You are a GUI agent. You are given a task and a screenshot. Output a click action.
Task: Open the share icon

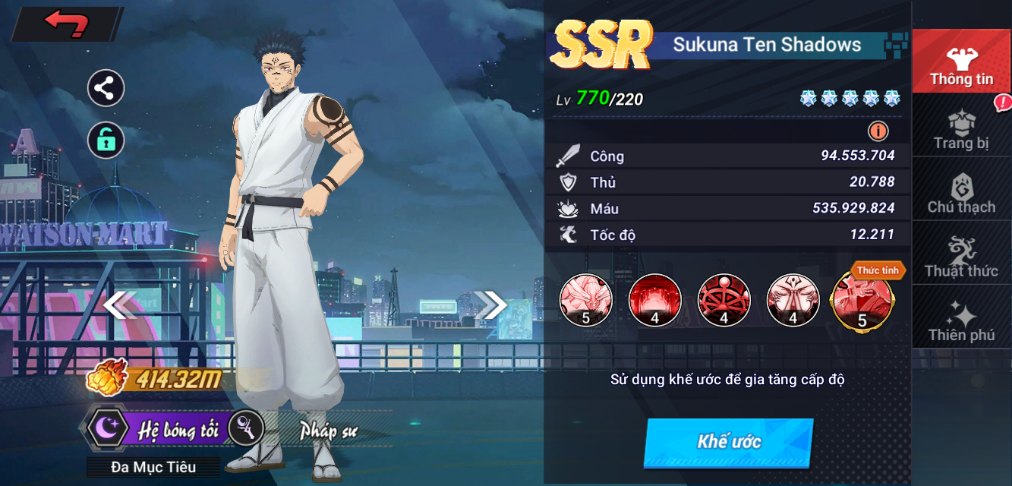click(105, 88)
